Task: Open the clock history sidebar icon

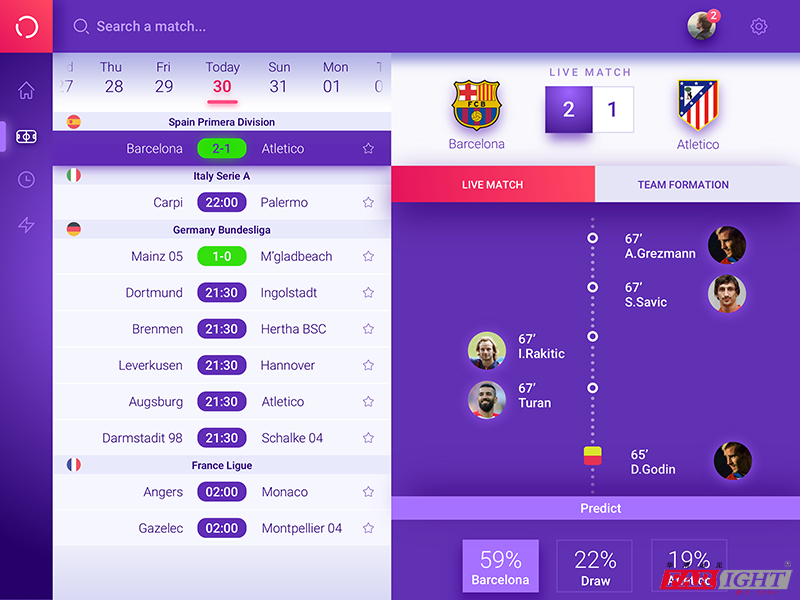Action: (x=26, y=180)
